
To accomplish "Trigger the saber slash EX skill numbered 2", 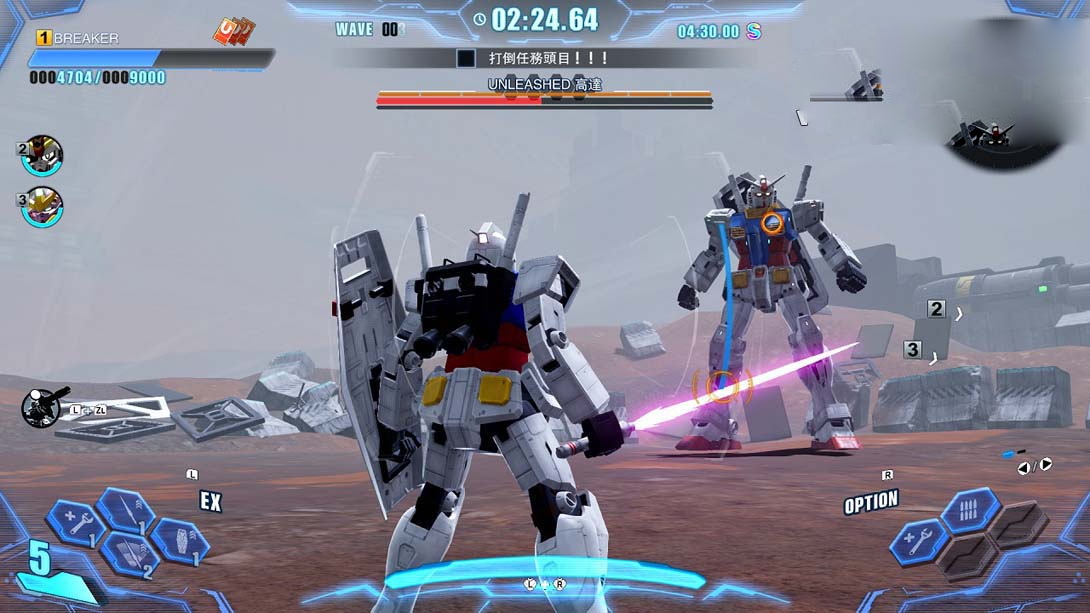I will pos(130,555).
